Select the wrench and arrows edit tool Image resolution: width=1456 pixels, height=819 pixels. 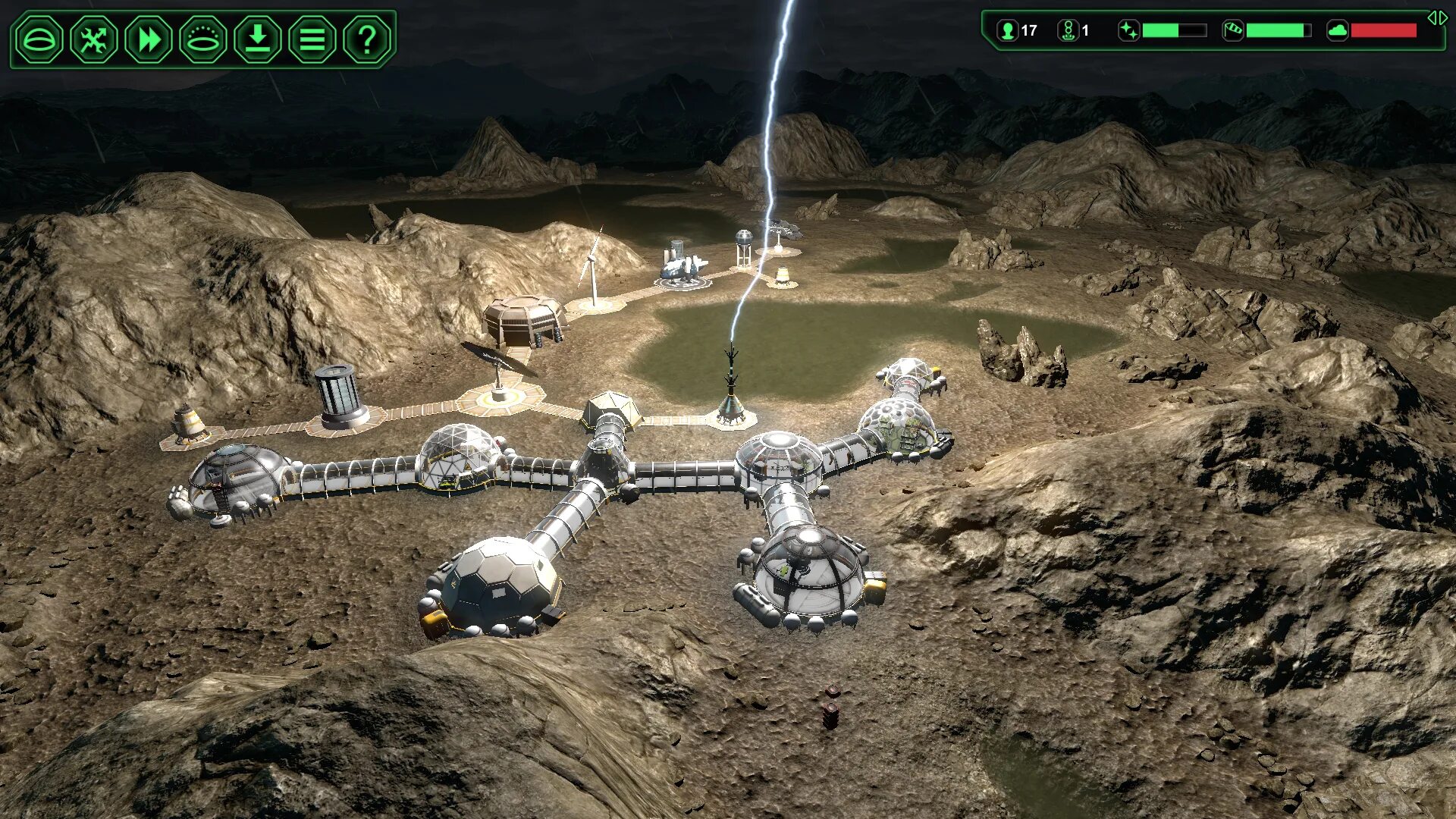click(x=94, y=39)
